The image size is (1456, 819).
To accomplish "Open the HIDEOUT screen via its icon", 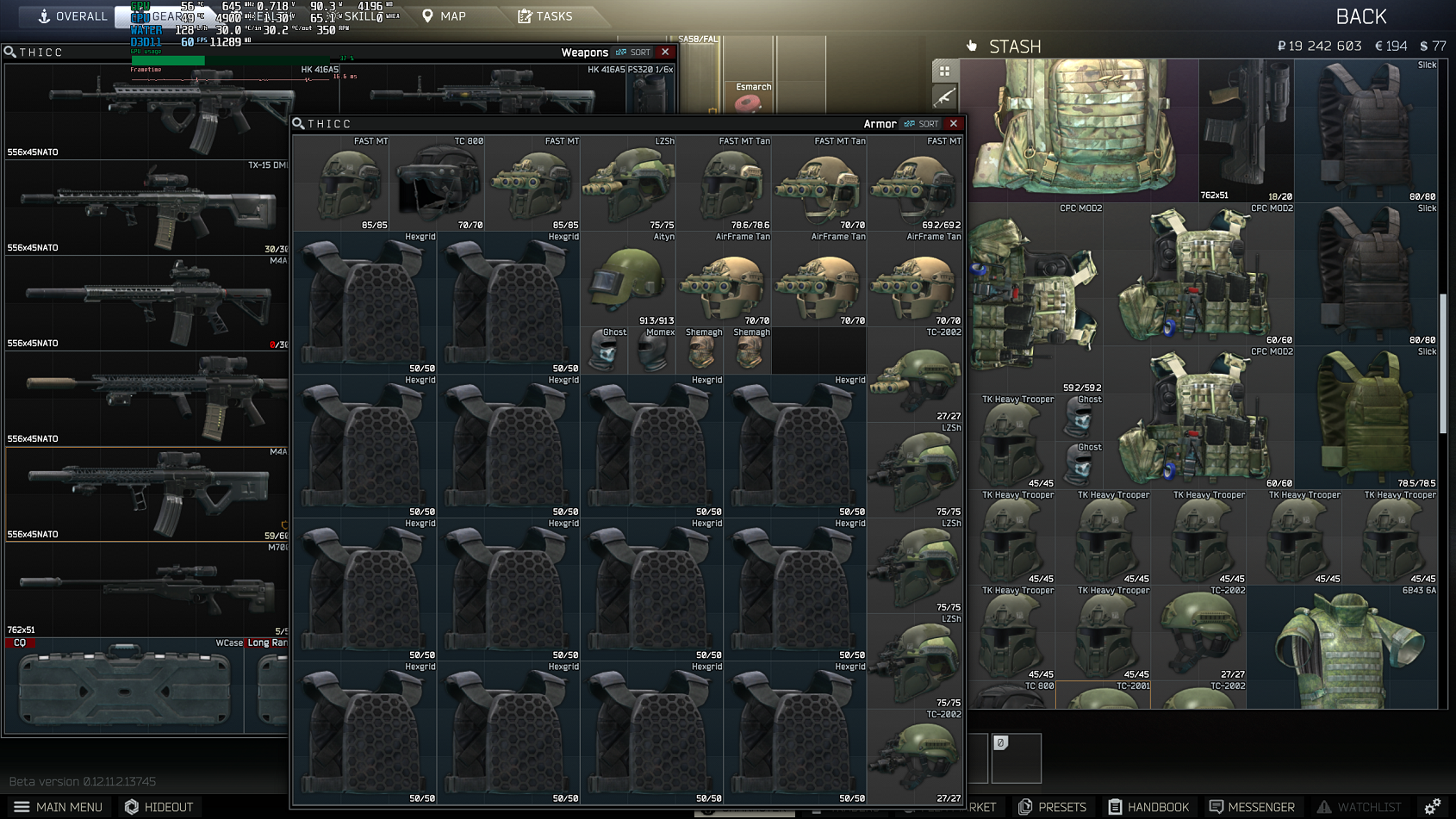I will point(131,807).
